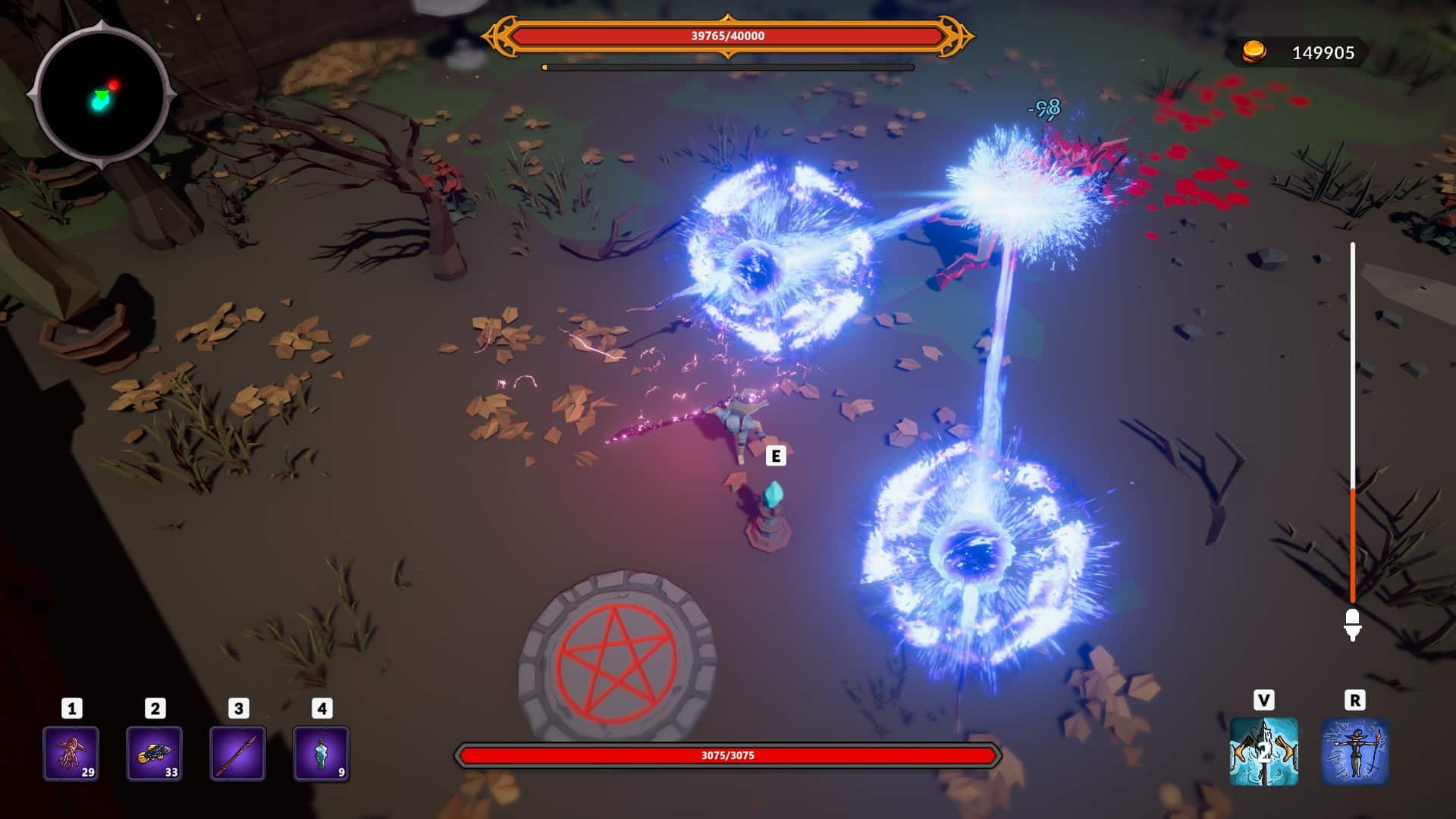Select the red squid item slot
Image resolution: width=1456 pixels, height=819 pixels.
(71, 753)
